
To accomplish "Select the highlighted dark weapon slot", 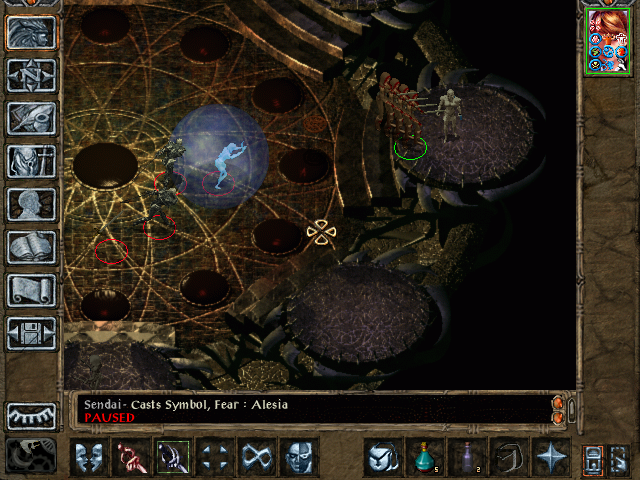I will [172, 458].
